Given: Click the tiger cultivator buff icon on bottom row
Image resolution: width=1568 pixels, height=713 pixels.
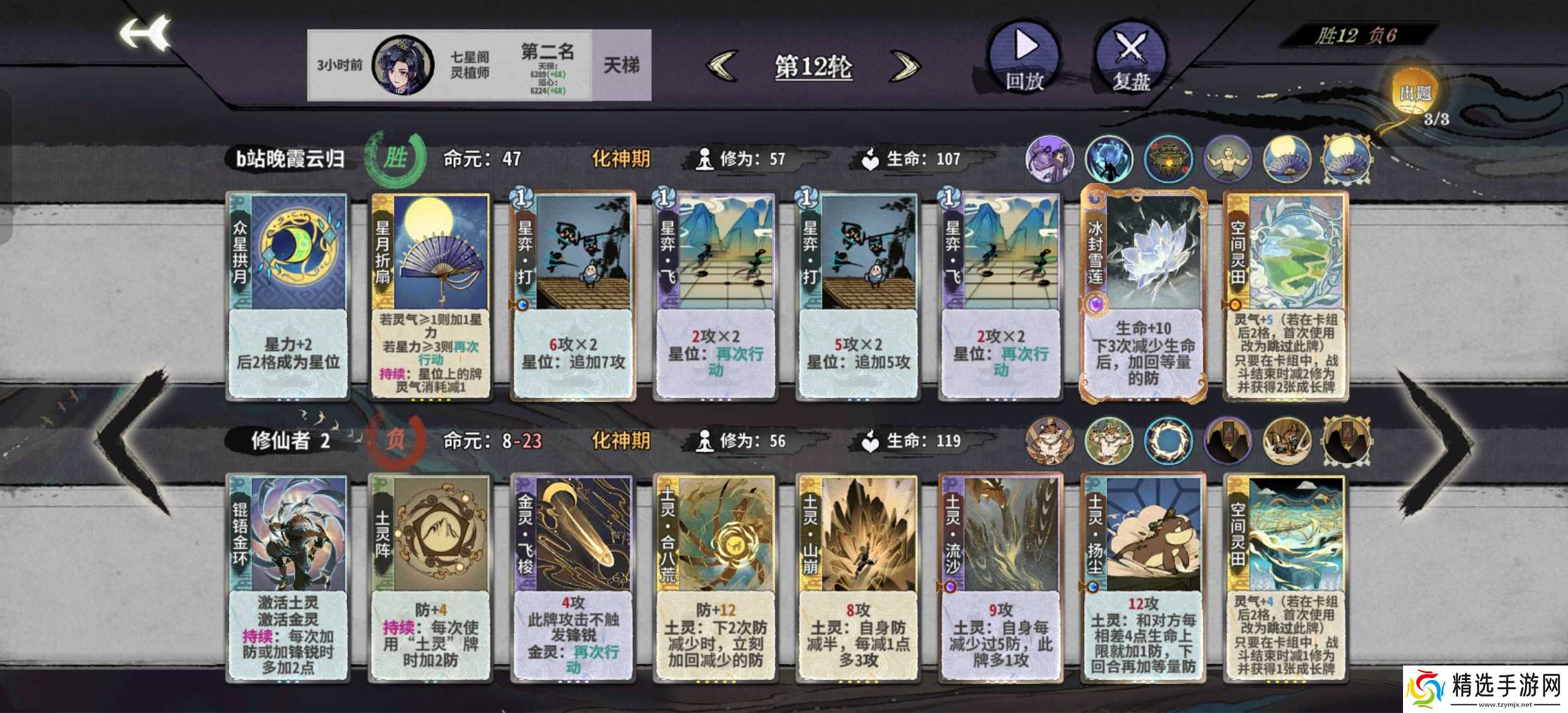Looking at the screenshot, I should tap(1049, 442).
